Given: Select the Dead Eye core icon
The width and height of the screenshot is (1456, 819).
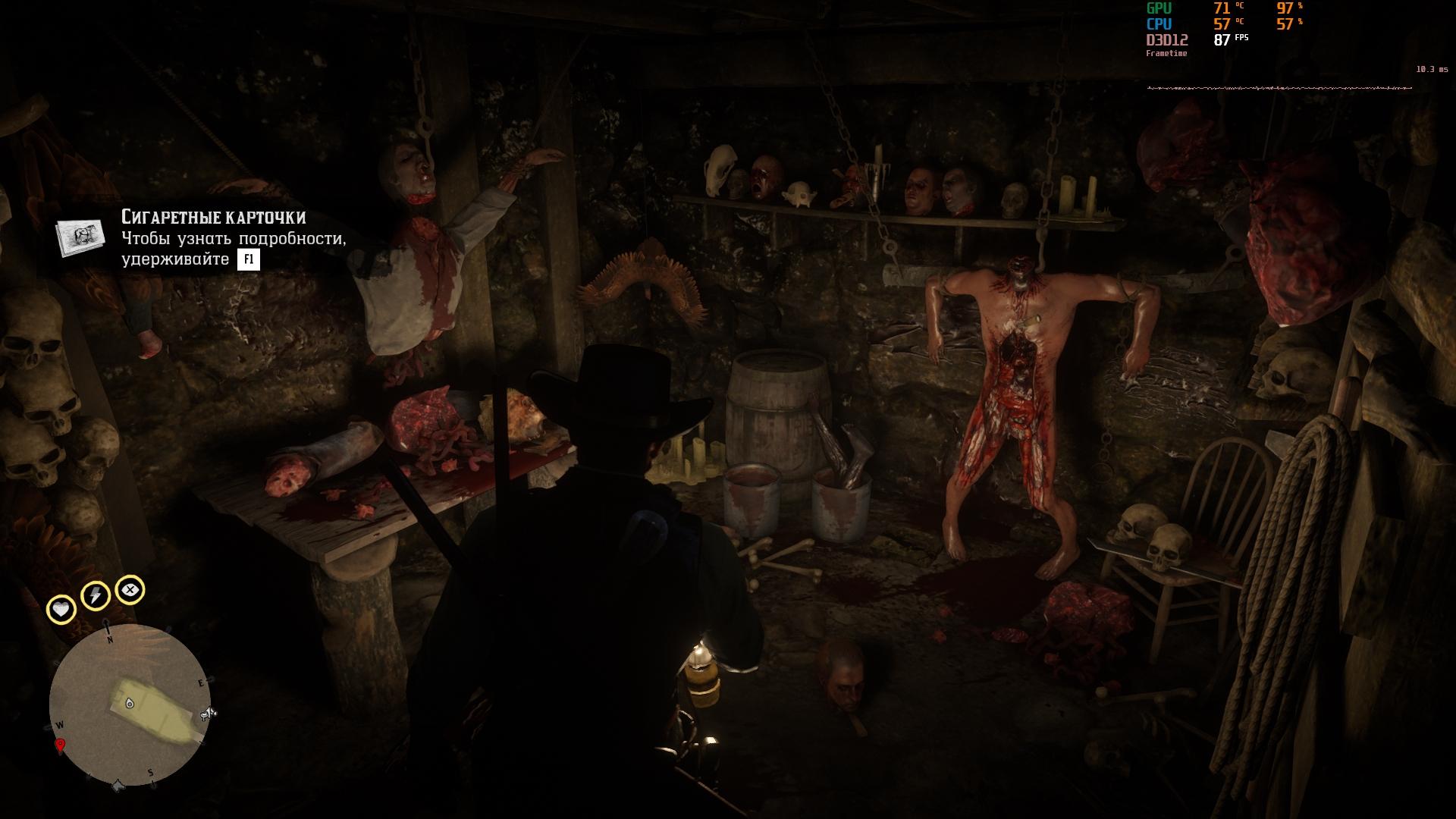Looking at the screenshot, I should [130, 589].
